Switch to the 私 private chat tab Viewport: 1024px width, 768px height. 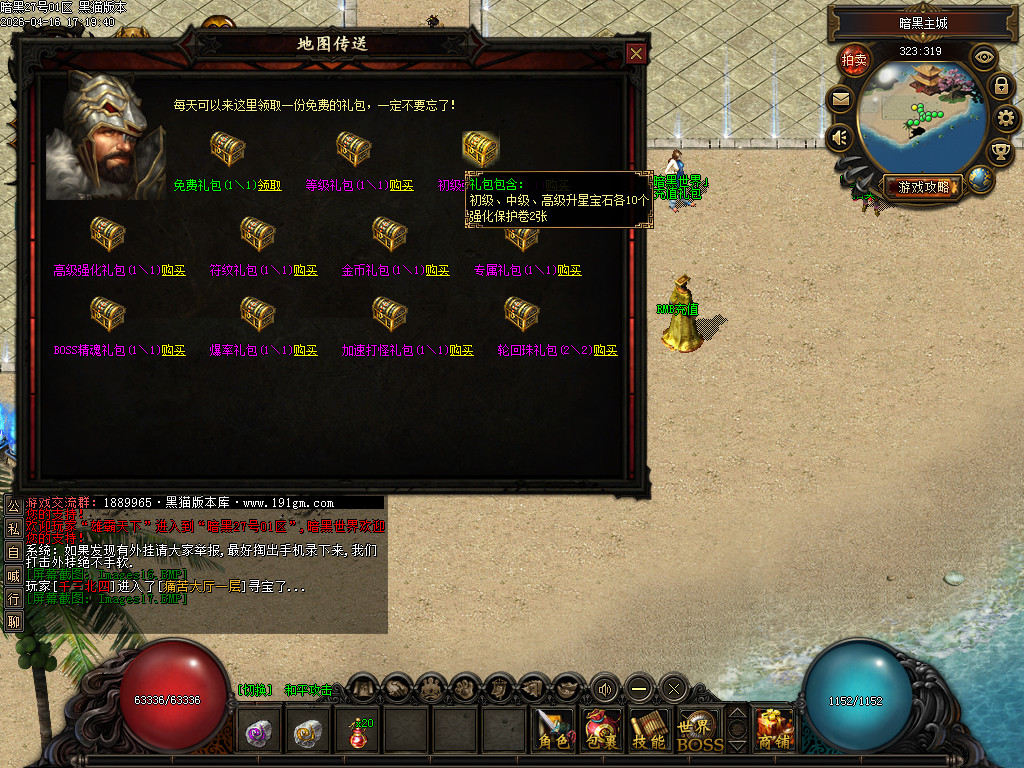pyautogui.click(x=13, y=528)
